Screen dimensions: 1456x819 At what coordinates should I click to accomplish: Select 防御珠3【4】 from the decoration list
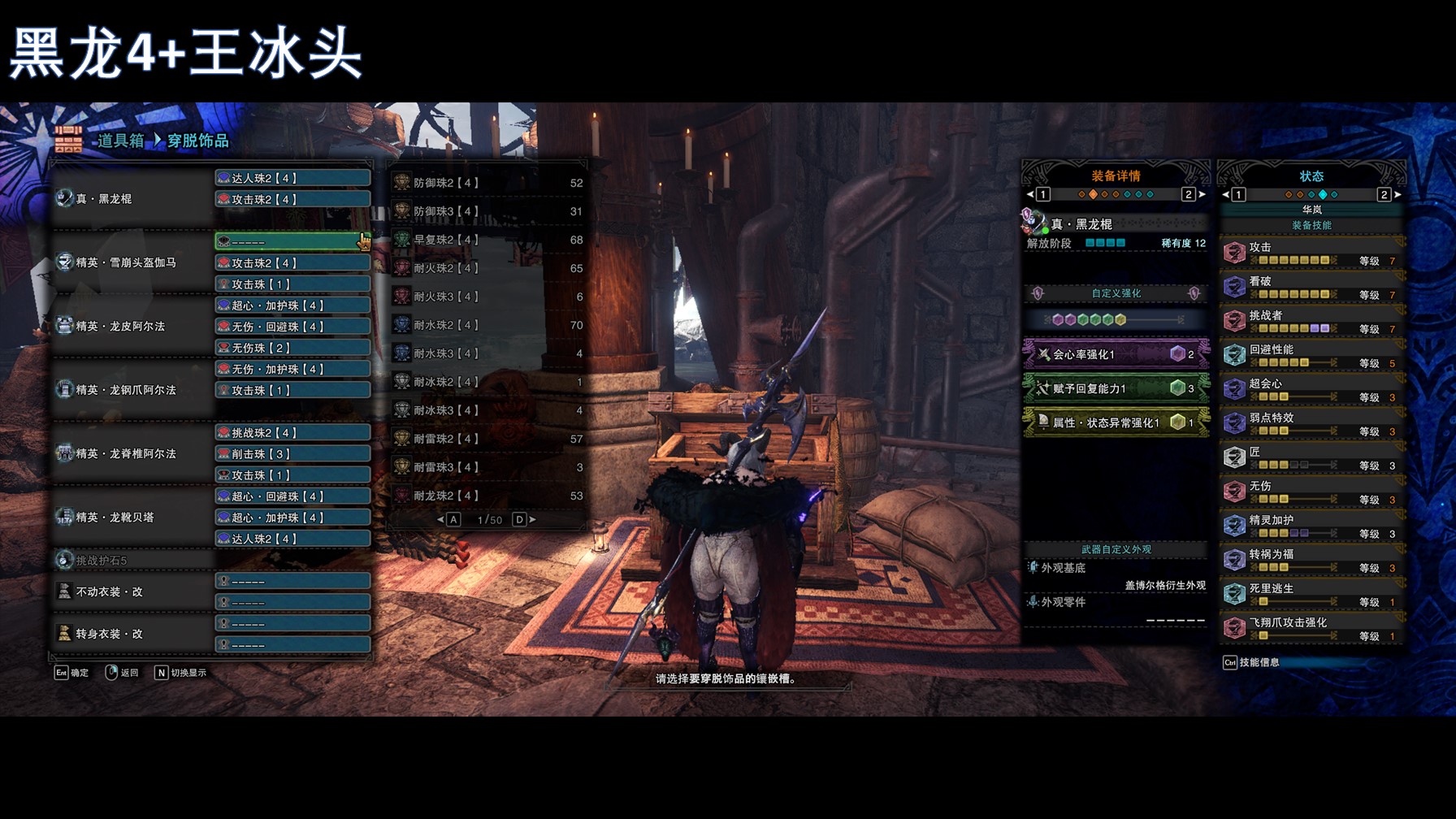pos(487,212)
